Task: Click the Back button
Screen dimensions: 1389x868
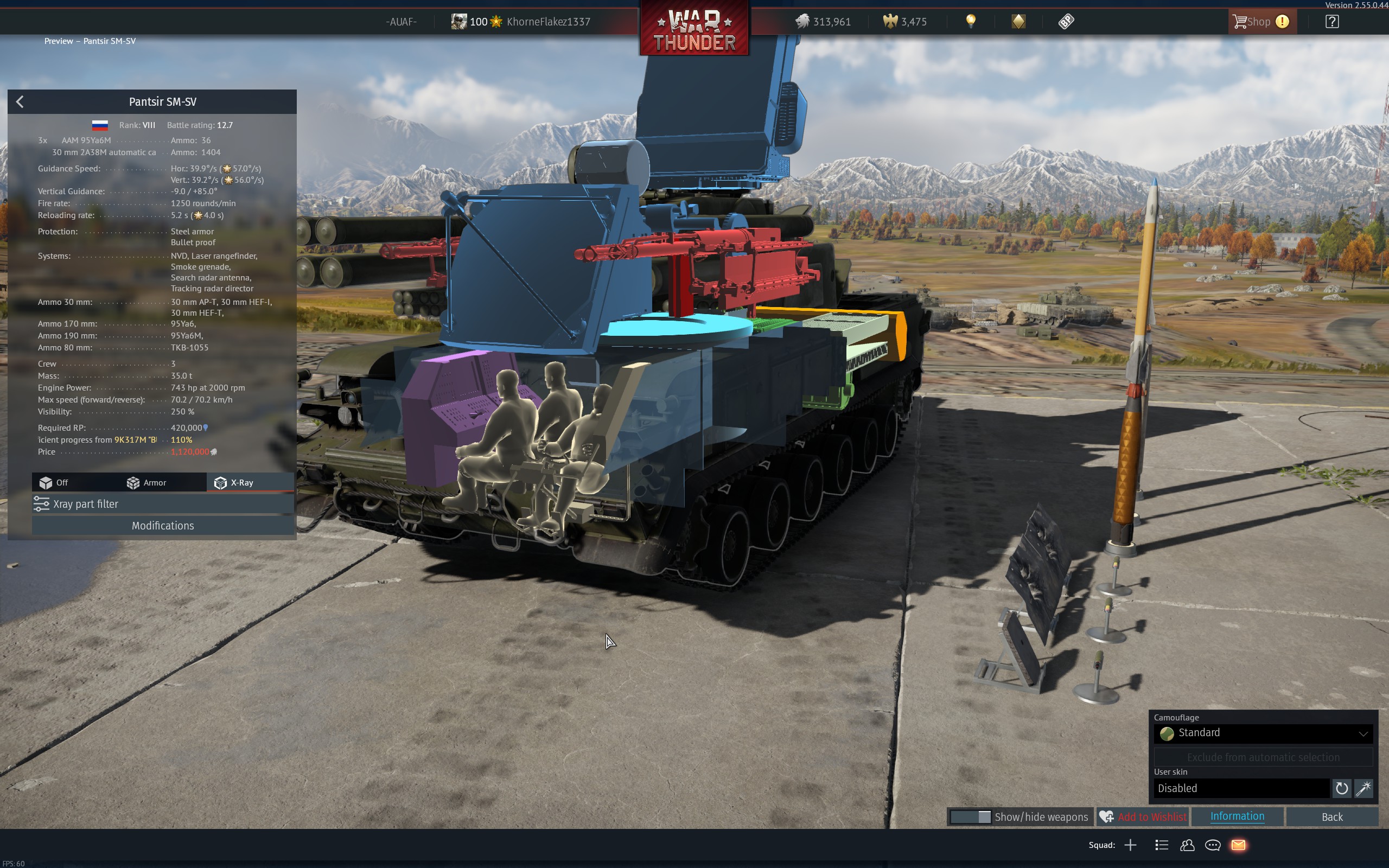Action: point(1331,817)
